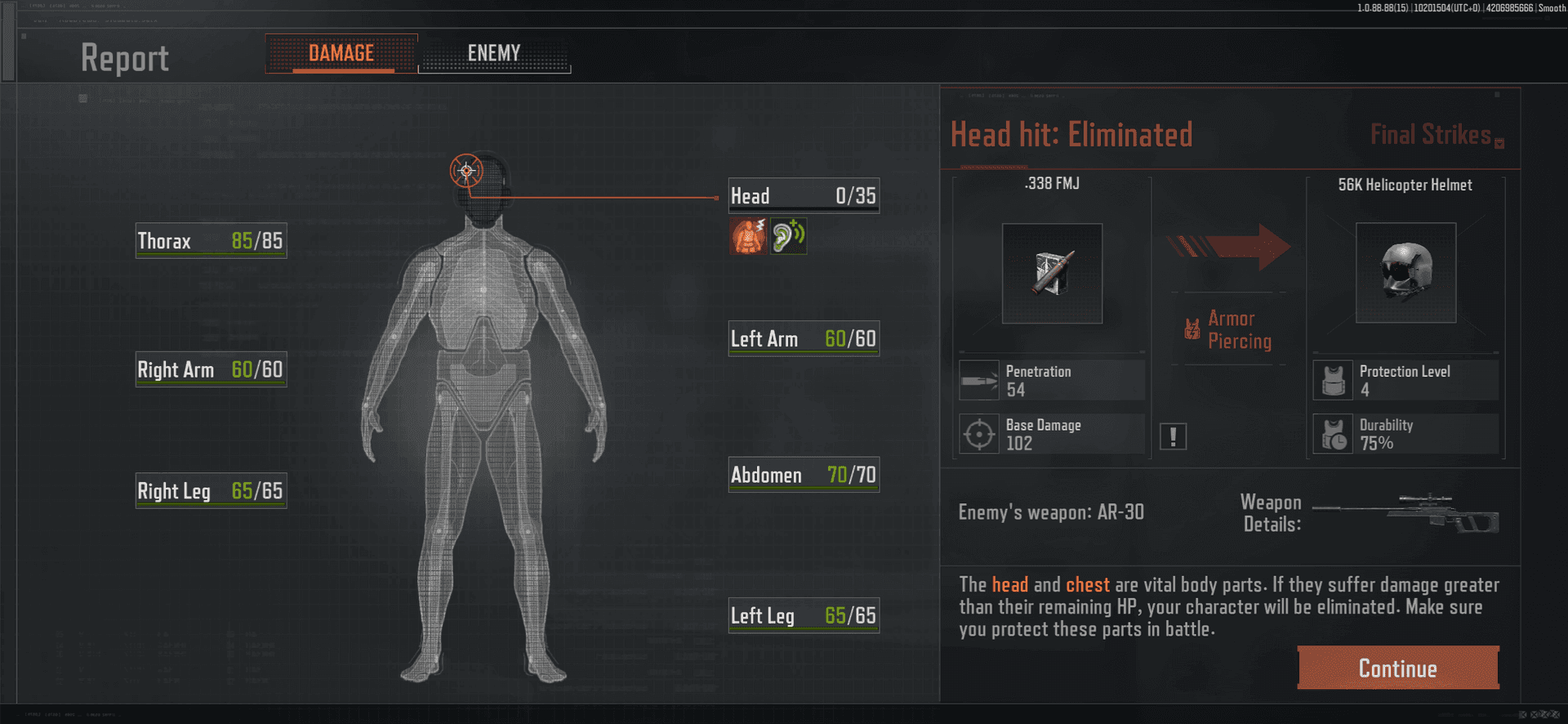Select the Abdomen health row

click(804, 475)
